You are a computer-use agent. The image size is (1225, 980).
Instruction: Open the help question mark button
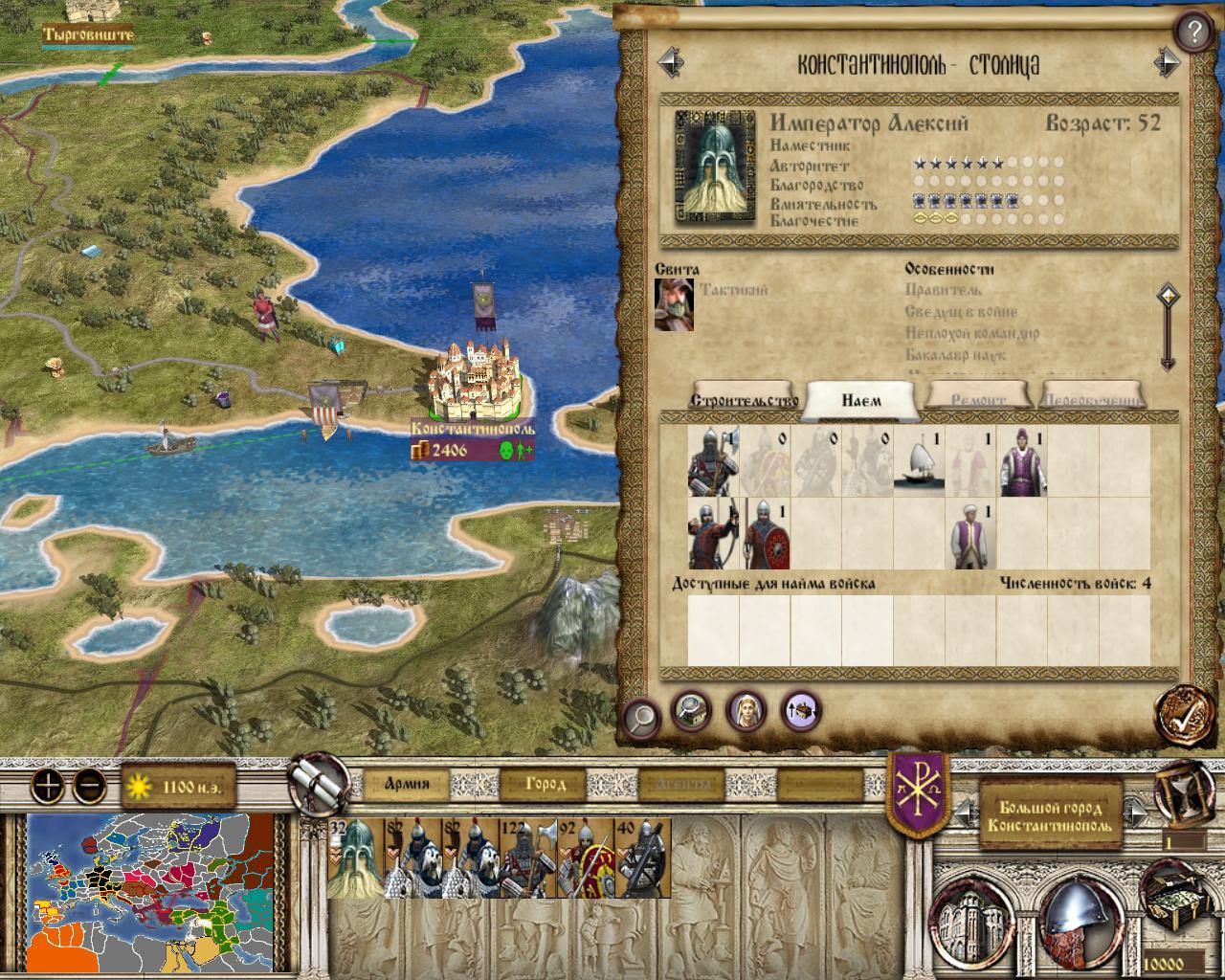(x=1192, y=33)
